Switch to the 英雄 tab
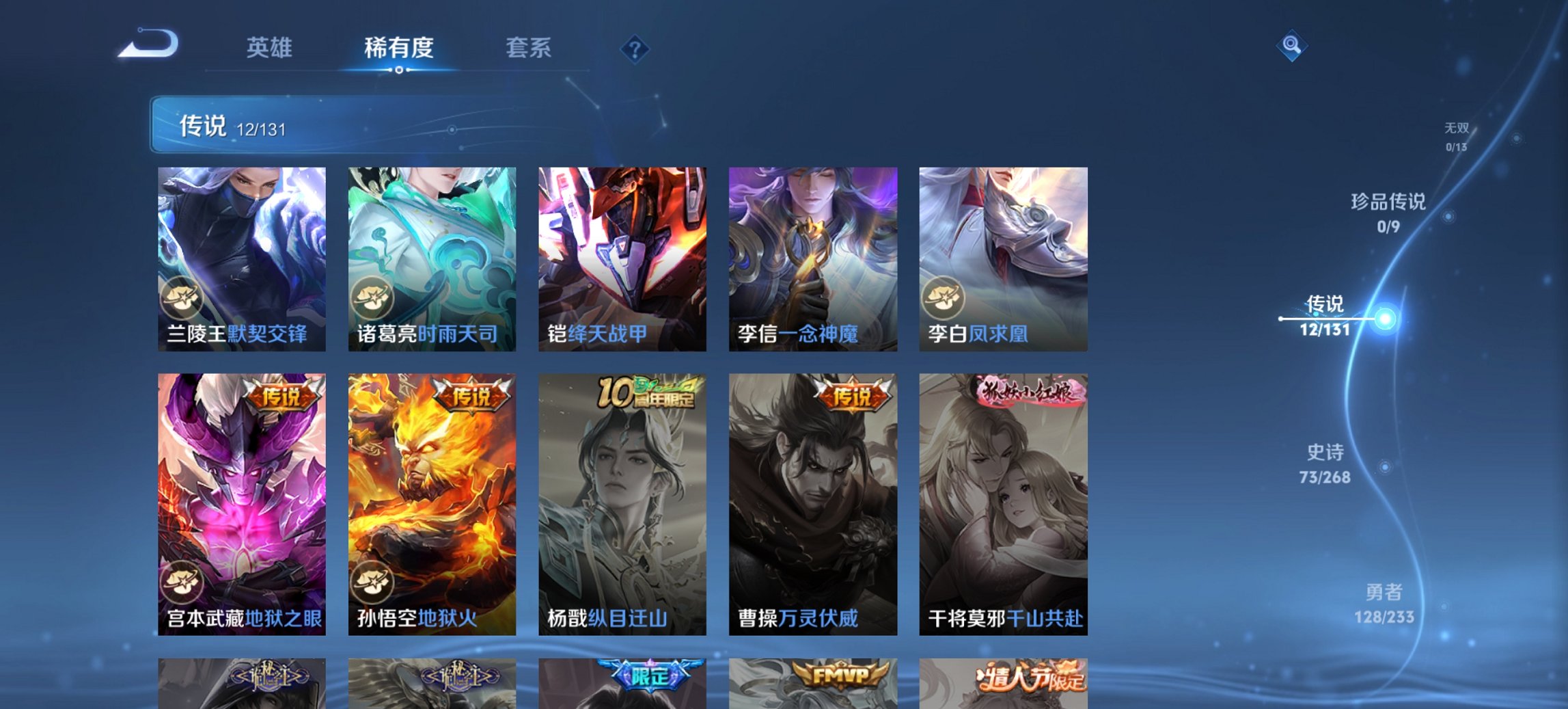The height and width of the screenshot is (709, 1568). pos(271,49)
